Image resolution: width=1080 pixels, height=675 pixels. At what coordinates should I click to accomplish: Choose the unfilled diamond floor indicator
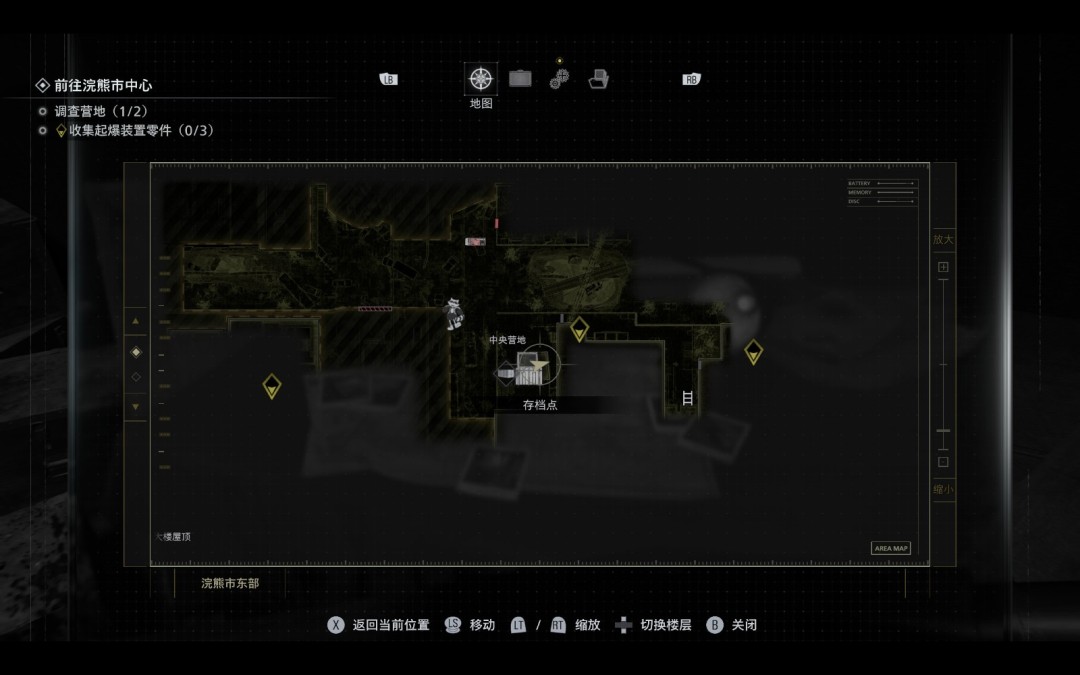click(136, 377)
